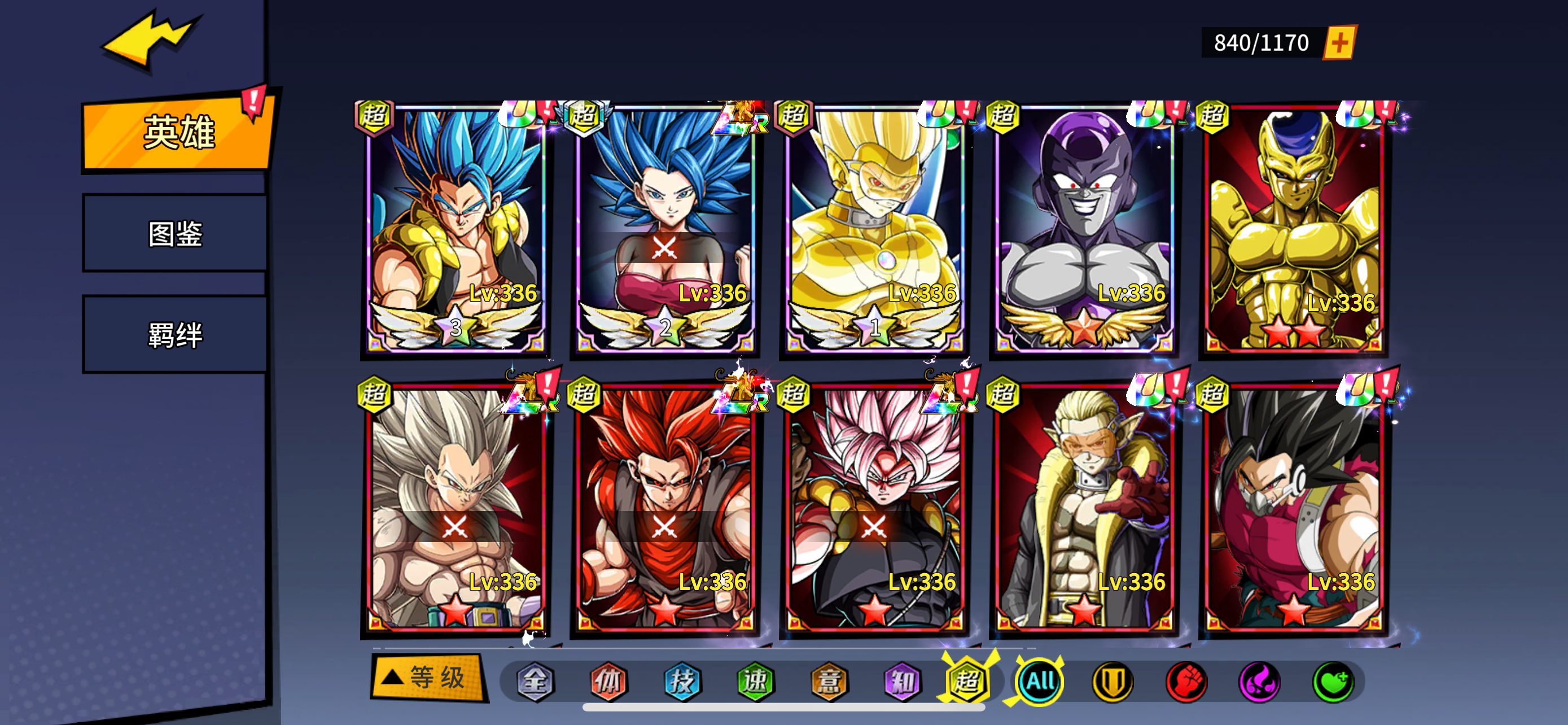The width and height of the screenshot is (1568, 725).
Task: Pick the pink-haired Rosé fusion card
Action: [874, 508]
